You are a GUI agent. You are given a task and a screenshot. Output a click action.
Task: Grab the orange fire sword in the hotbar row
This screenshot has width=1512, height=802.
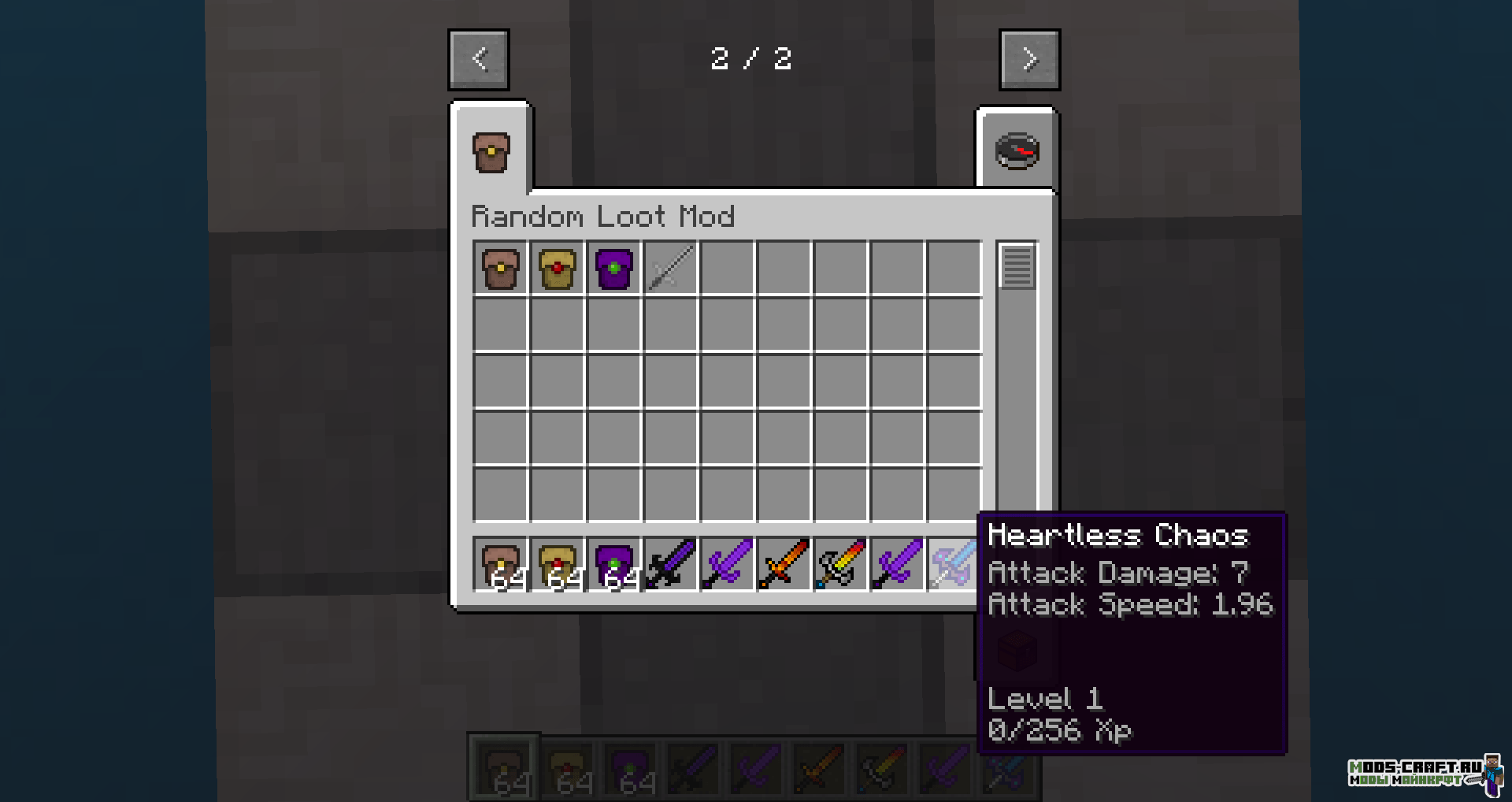tap(784, 565)
